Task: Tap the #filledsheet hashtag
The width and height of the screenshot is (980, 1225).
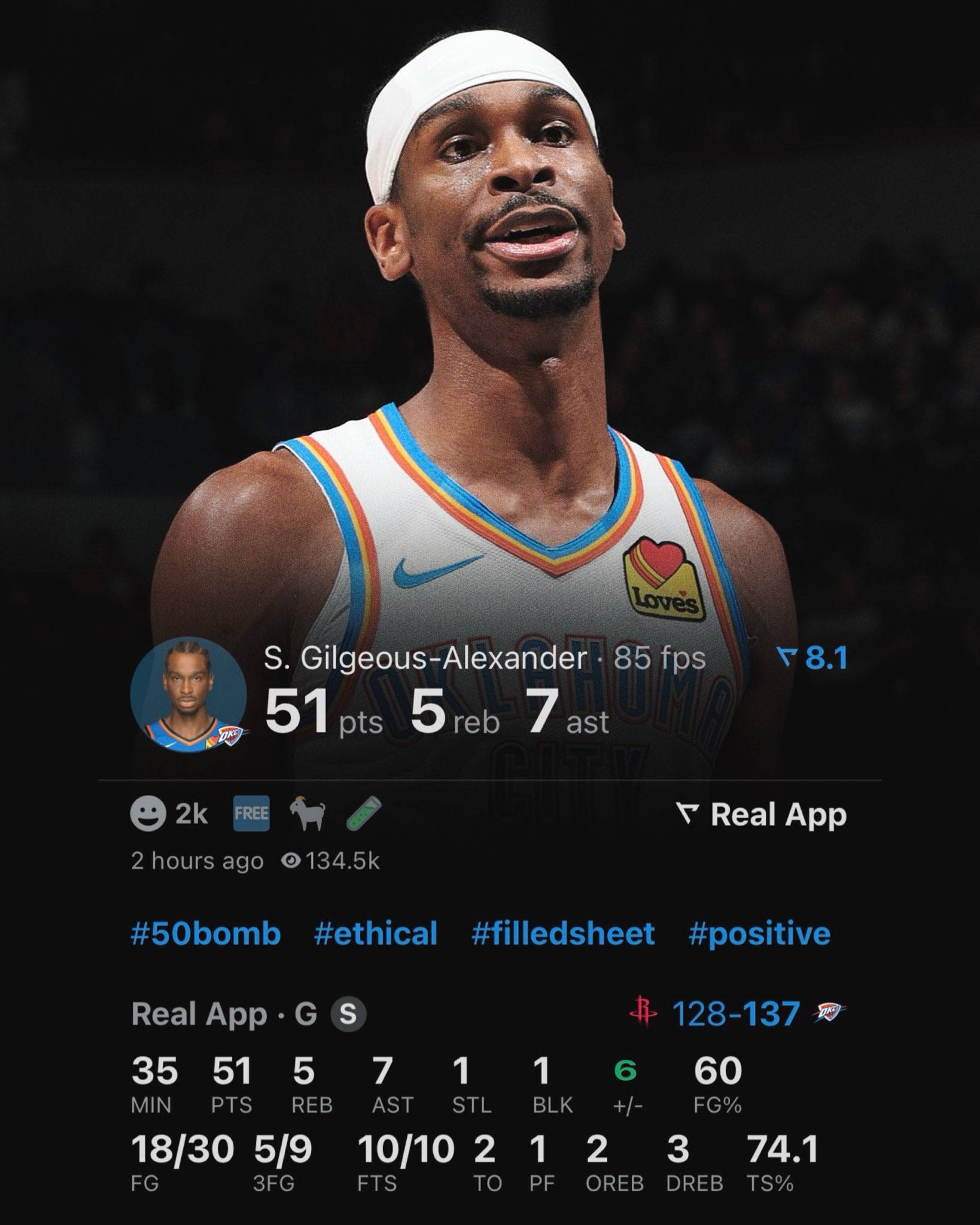Action: pyautogui.click(x=563, y=934)
